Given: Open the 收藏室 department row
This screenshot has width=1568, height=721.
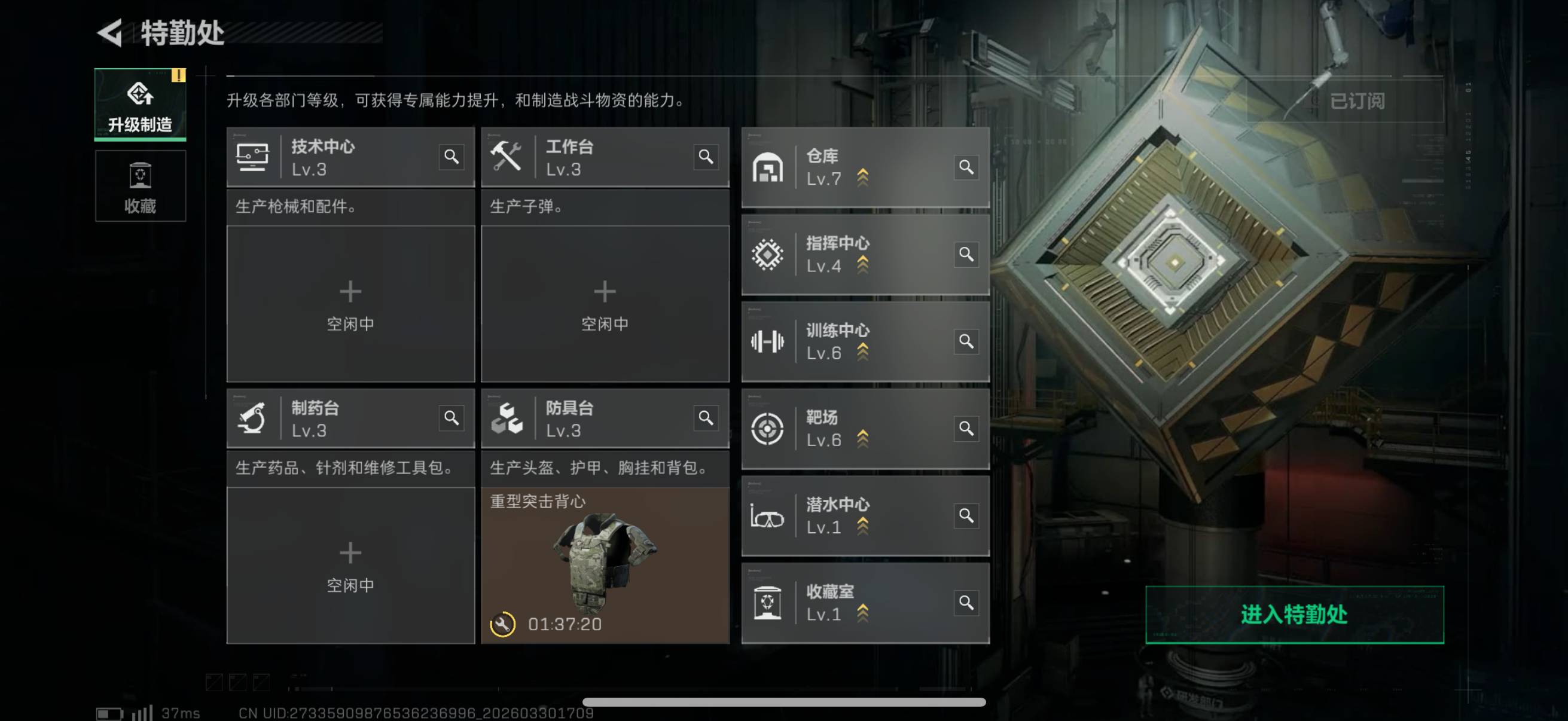Looking at the screenshot, I should (x=852, y=603).
